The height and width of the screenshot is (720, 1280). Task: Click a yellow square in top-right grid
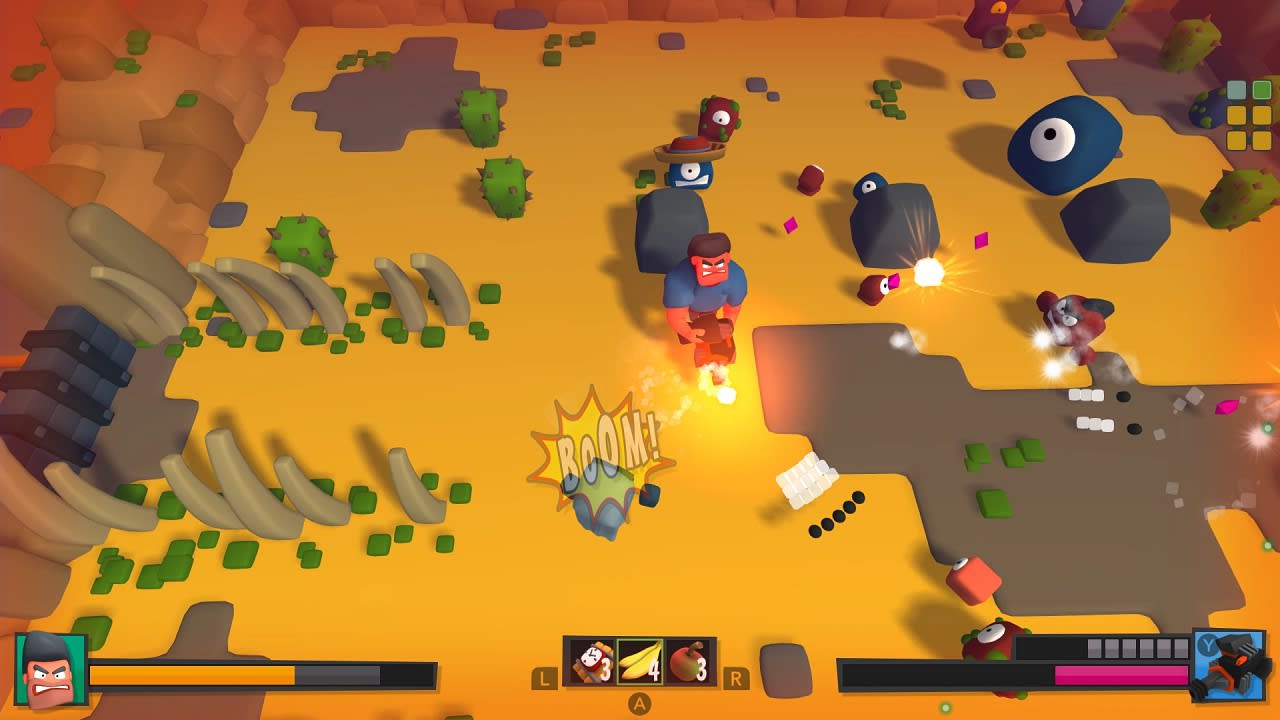tap(1237, 115)
